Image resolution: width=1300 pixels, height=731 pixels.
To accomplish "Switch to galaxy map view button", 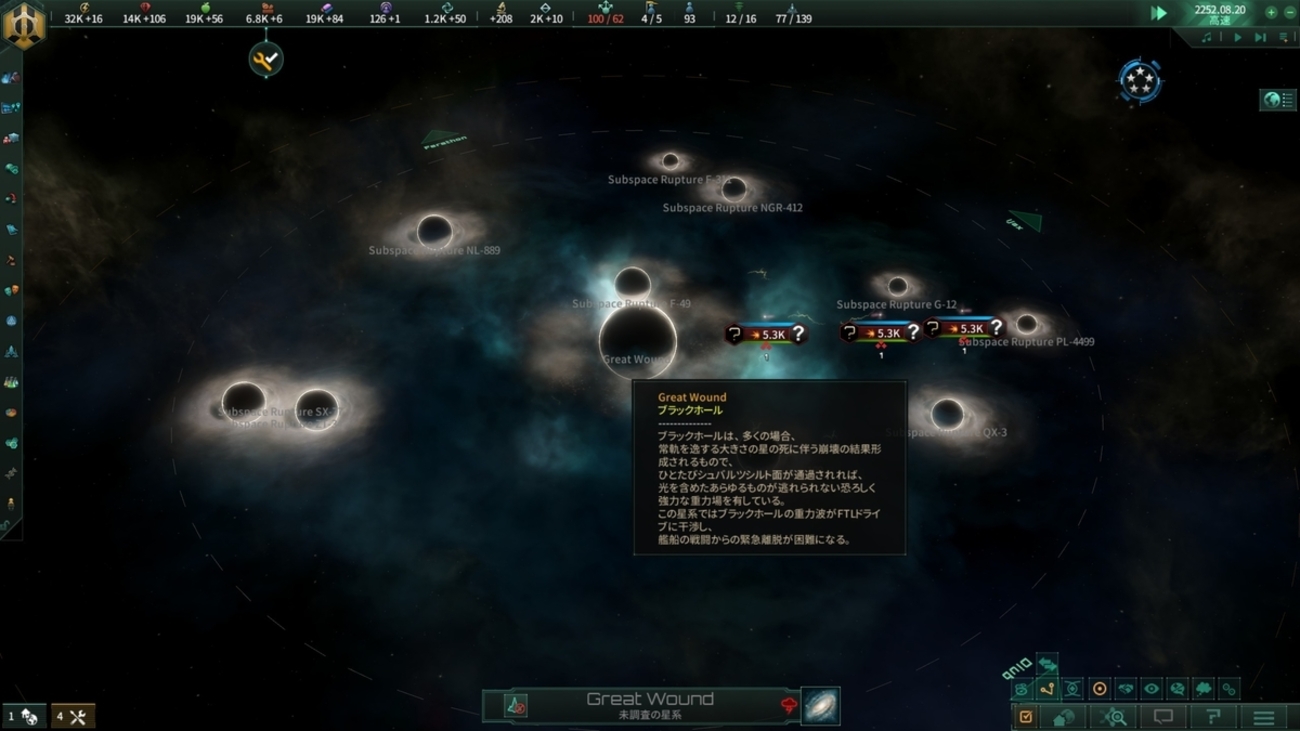I will point(820,706).
